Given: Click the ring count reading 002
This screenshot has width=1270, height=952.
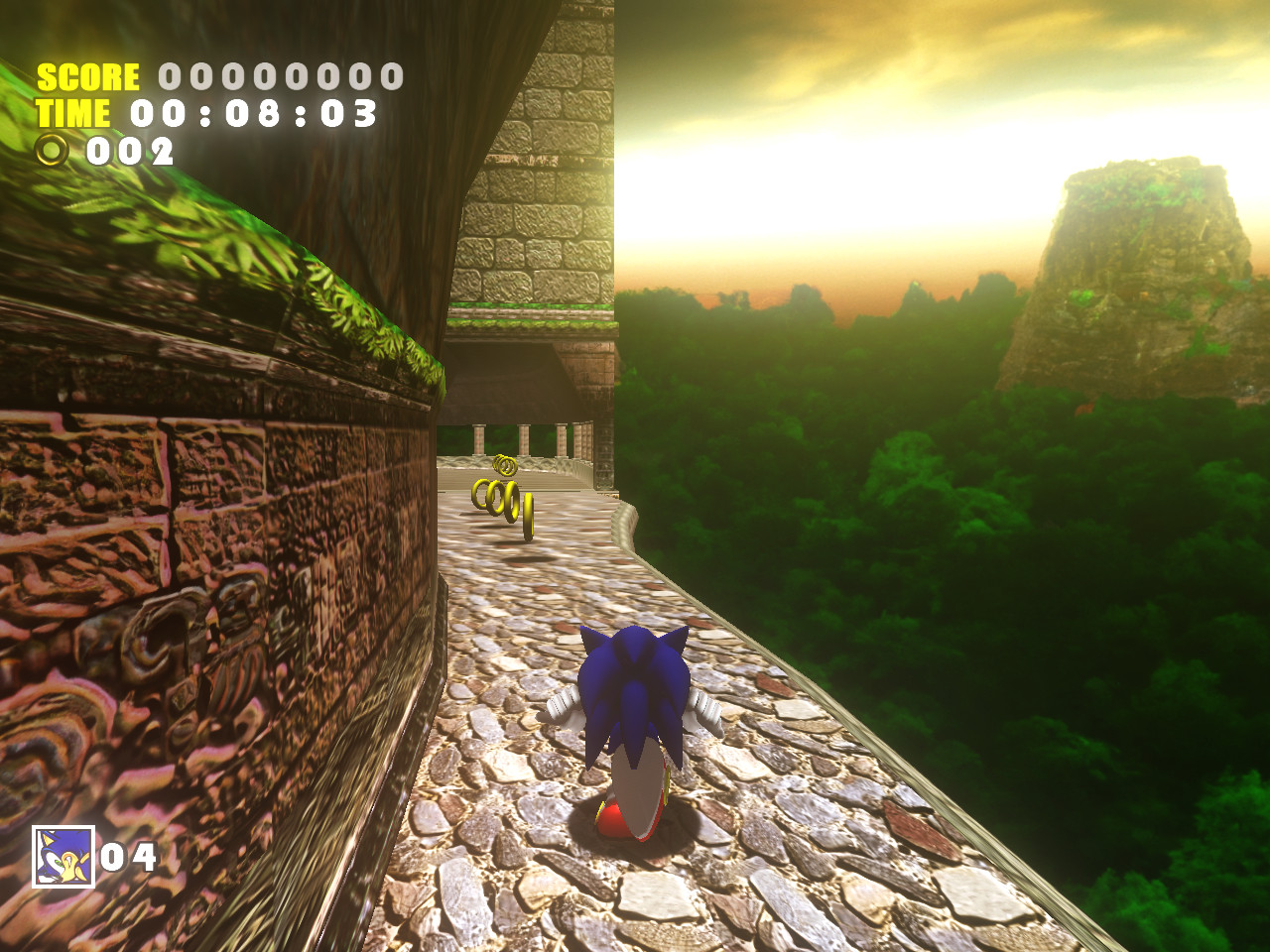Looking at the screenshot, I should (x=130, y=153).
